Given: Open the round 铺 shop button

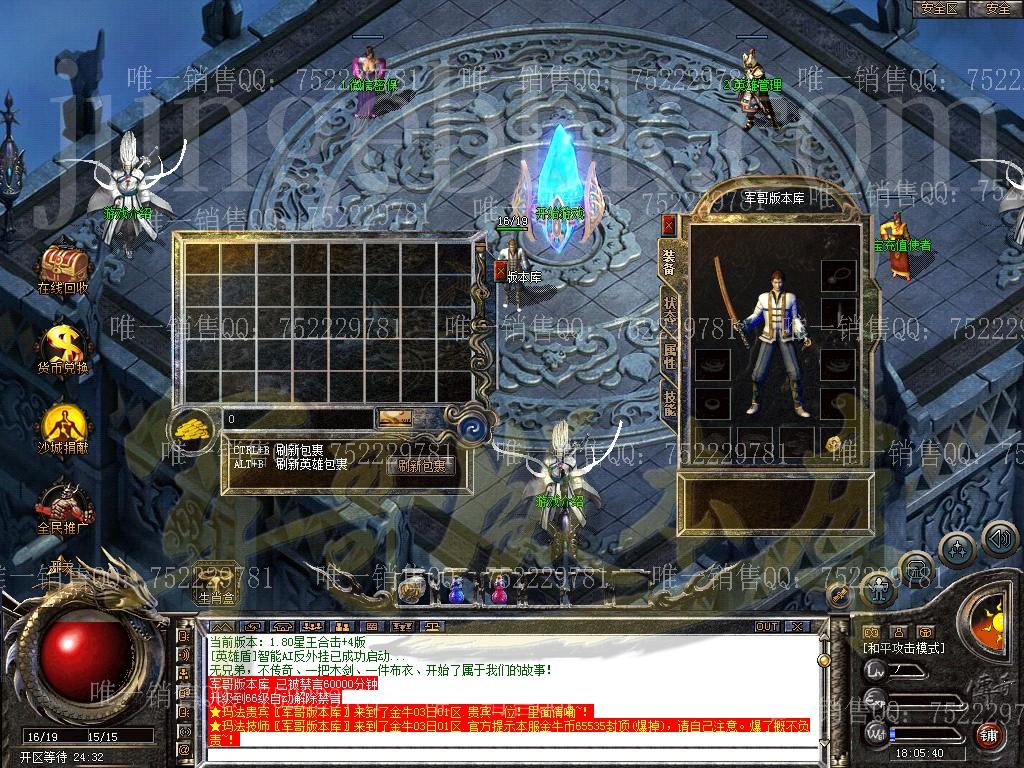Looking at the screenshot, I should [x=988, y=735].
